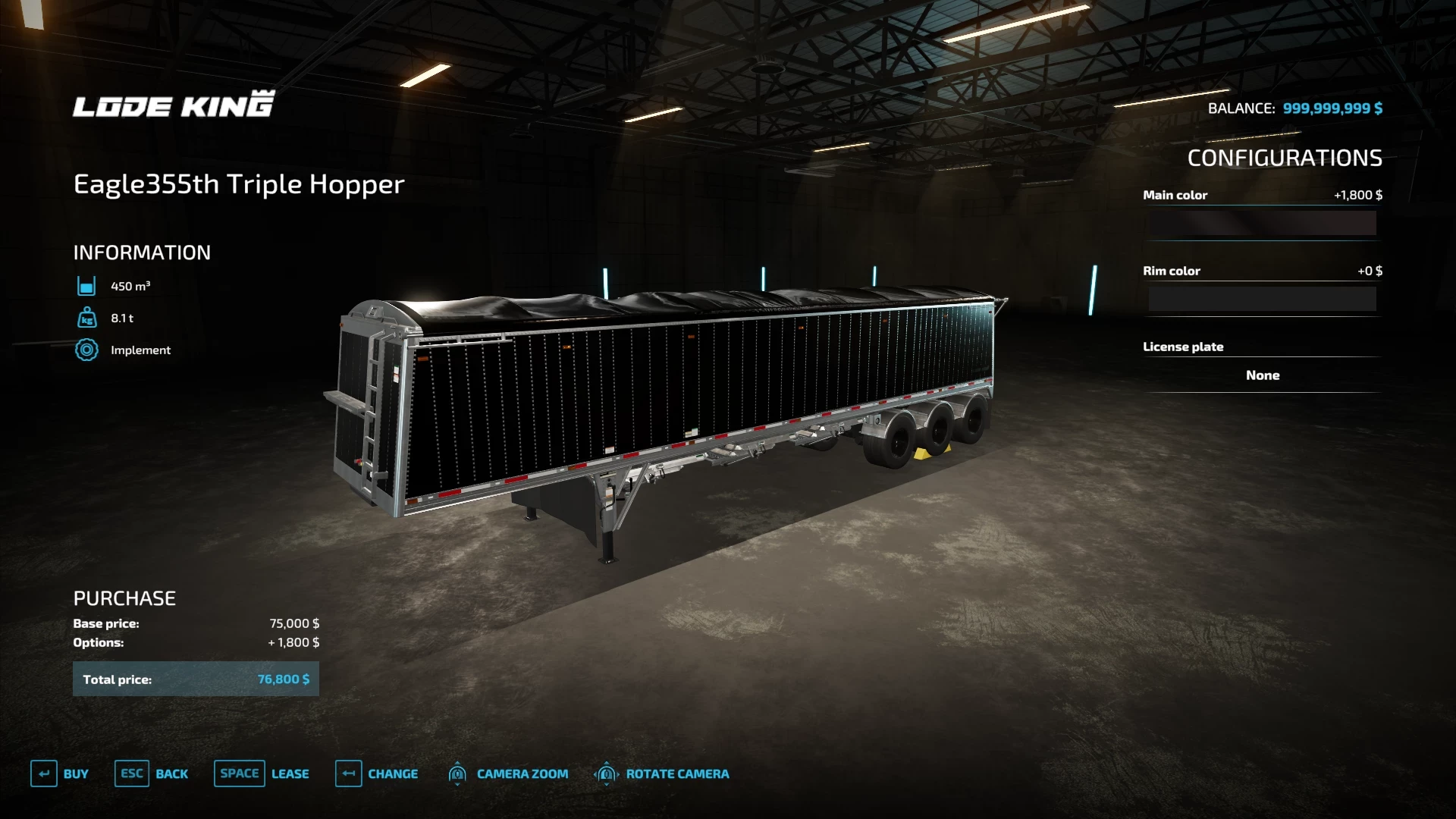Click the Camera Zoom icon
The height and width of the screenshot is (819, 1456).
tap(457, 773)
